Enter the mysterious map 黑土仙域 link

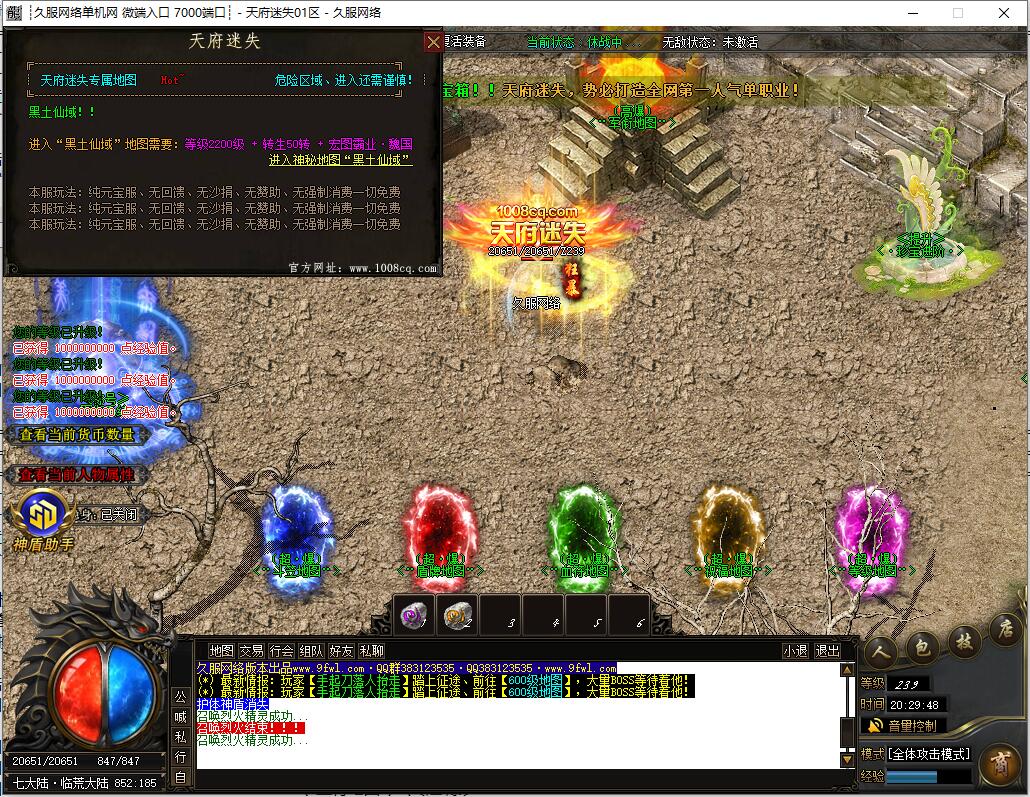tap(340, 160)
